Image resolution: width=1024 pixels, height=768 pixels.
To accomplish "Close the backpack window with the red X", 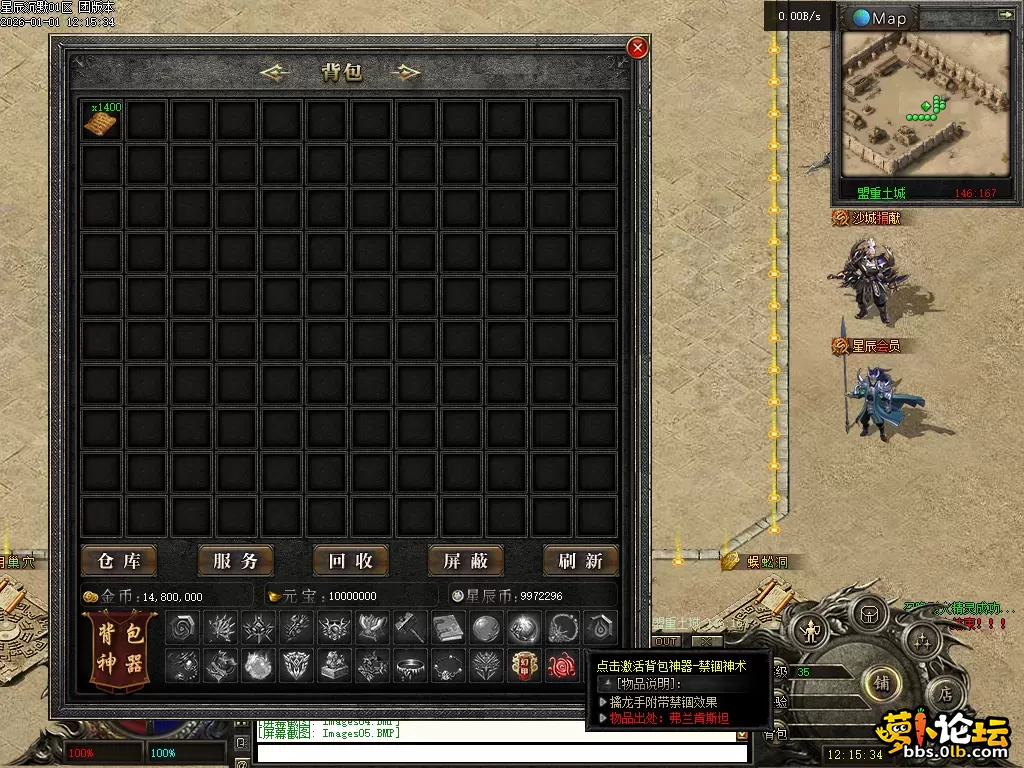I will pos(637,47).
